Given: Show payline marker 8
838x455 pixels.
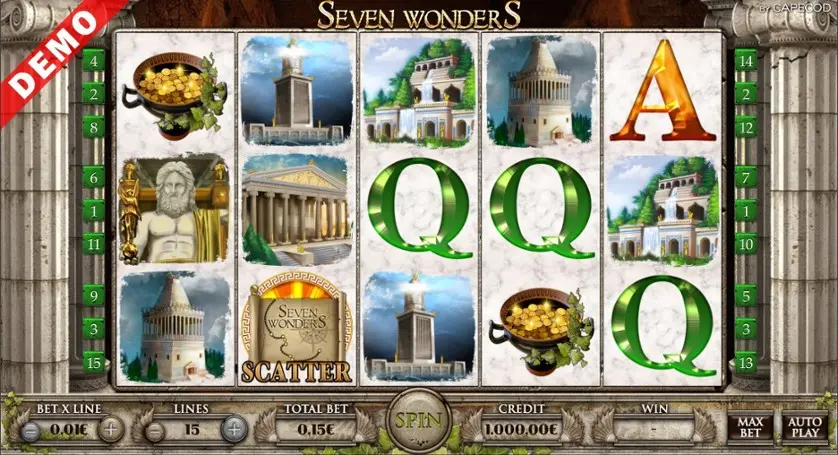Looking at the screenshot, I should [x=94, y=127].
